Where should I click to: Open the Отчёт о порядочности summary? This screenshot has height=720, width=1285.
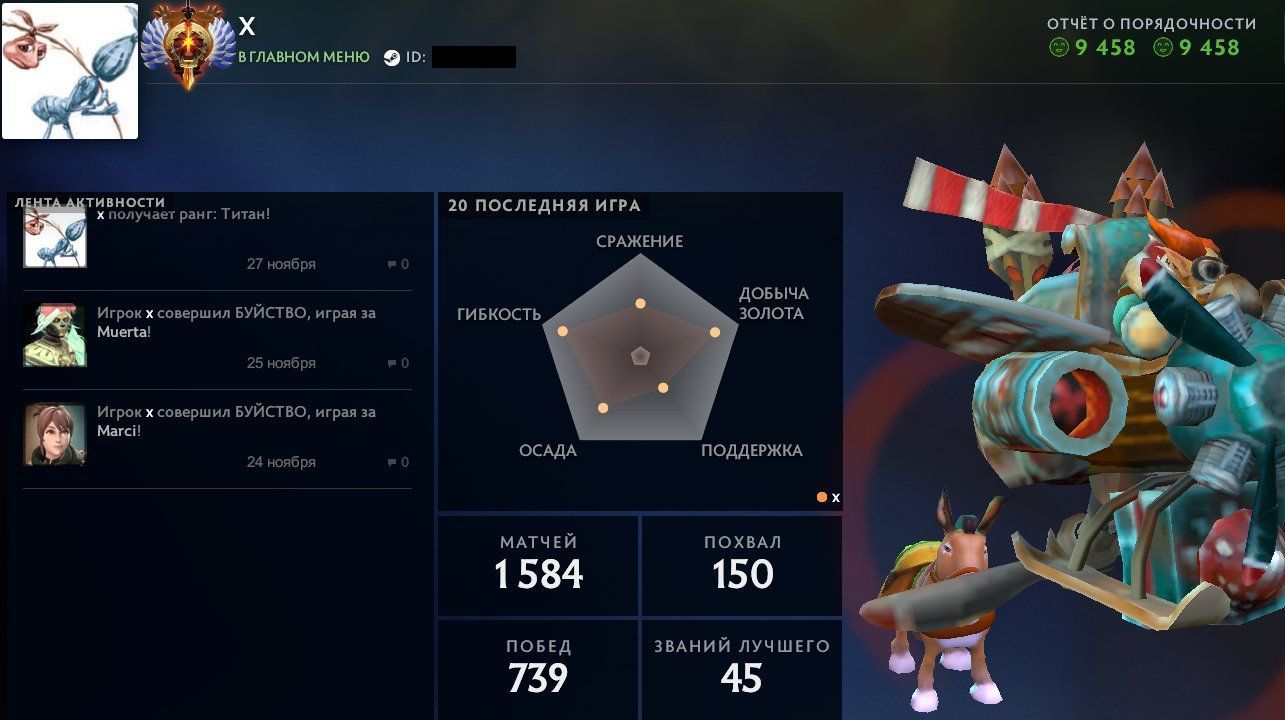[x=1150, y=37]
